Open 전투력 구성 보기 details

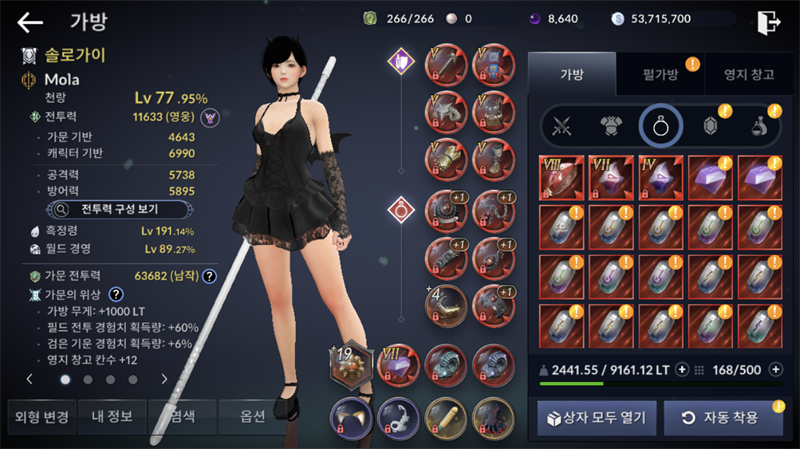107,209
